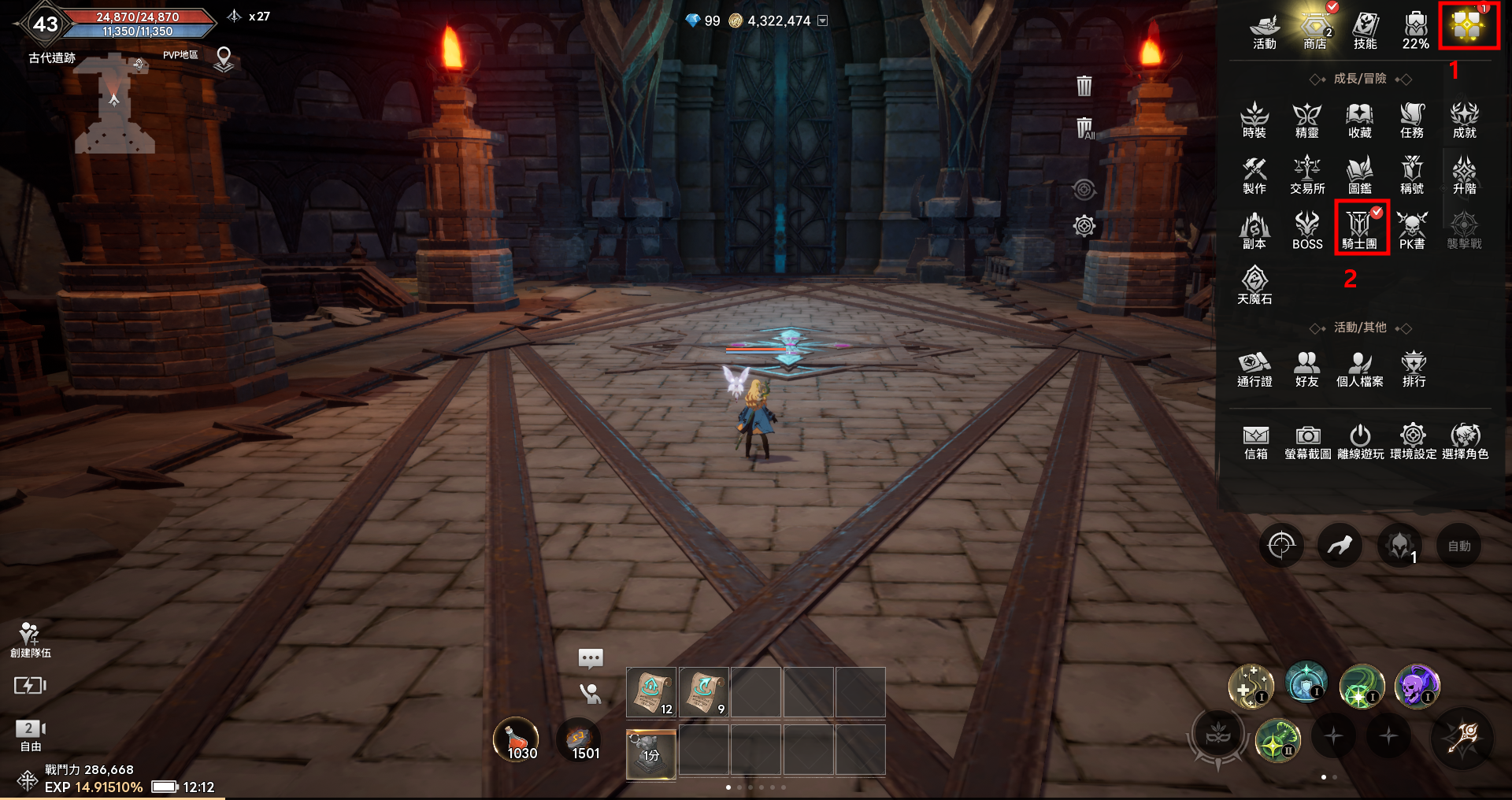Open the 技能 skills menu

coord(1365,30)
